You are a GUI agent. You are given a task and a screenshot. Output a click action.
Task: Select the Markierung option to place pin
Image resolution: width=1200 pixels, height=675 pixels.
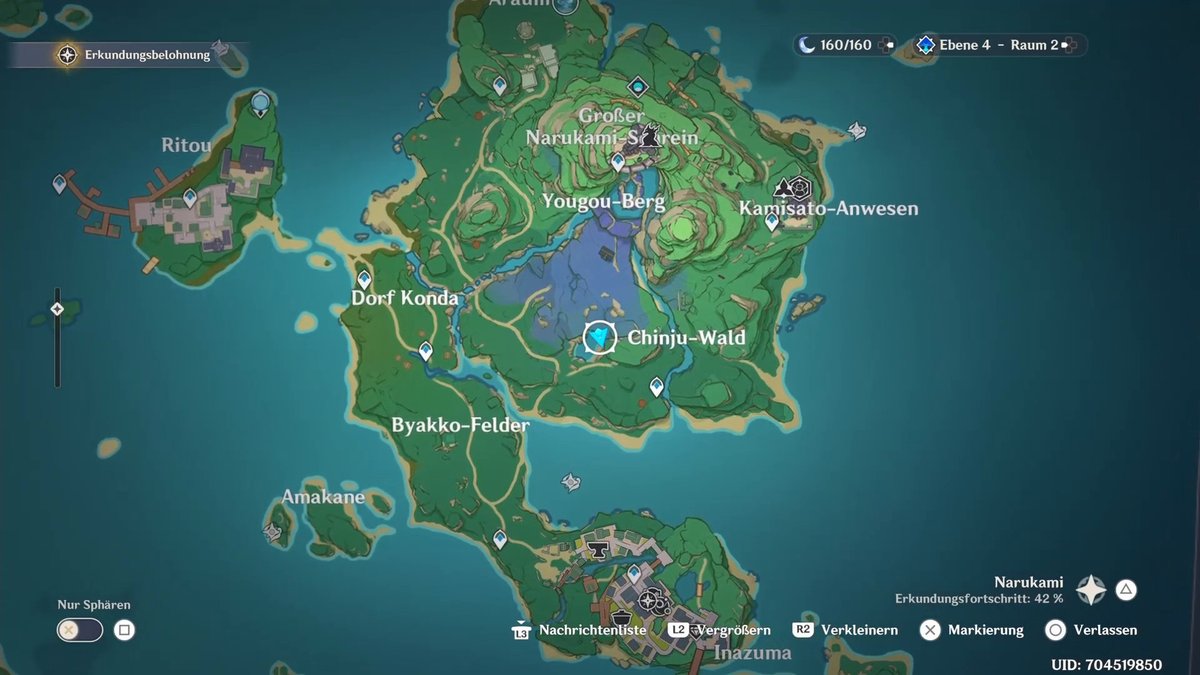click(x=931, y=630)
